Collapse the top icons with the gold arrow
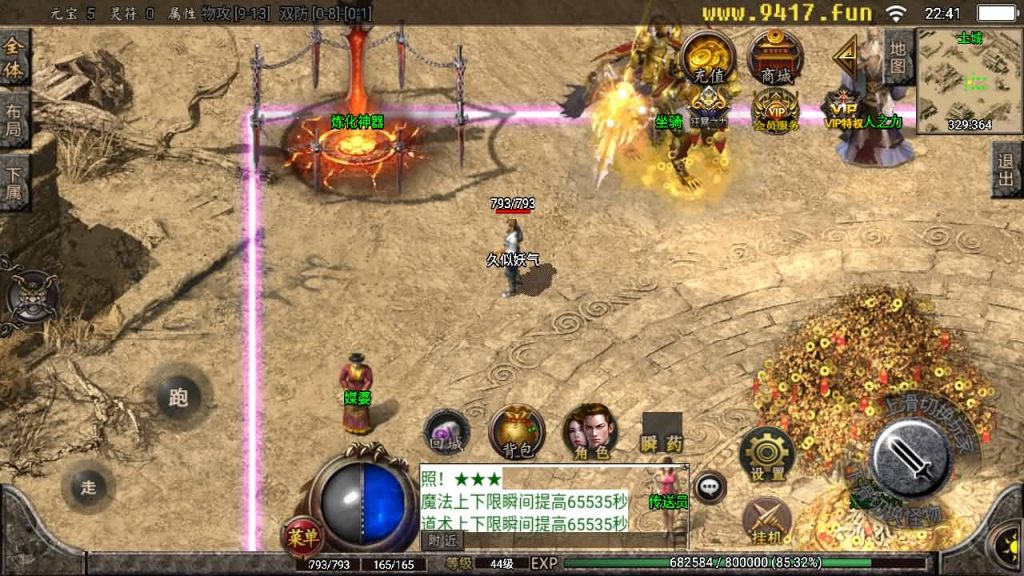Viewport: 1024px width, 576px height. click(847, 56)
